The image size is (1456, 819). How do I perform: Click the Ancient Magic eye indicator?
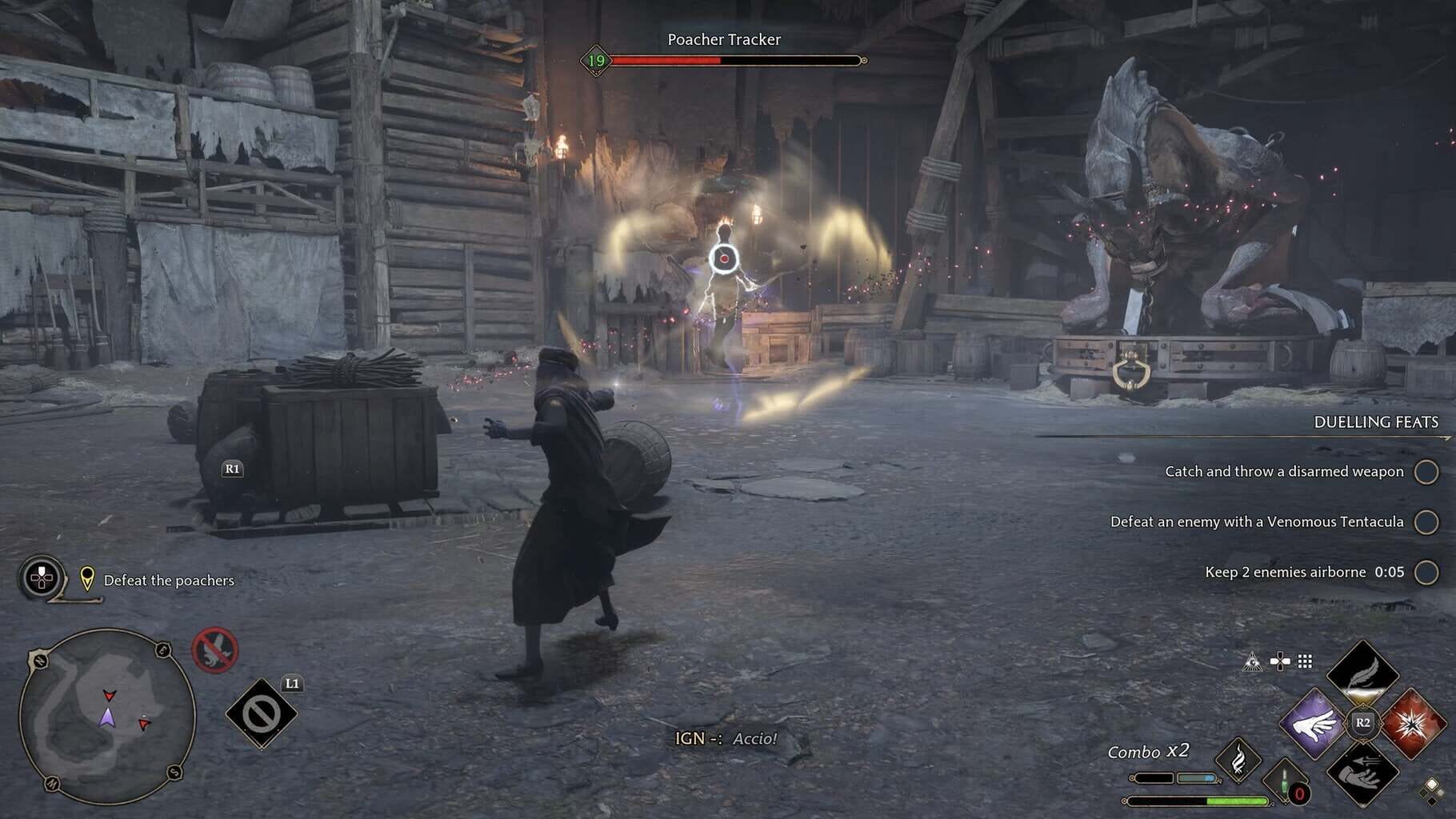1252,662
